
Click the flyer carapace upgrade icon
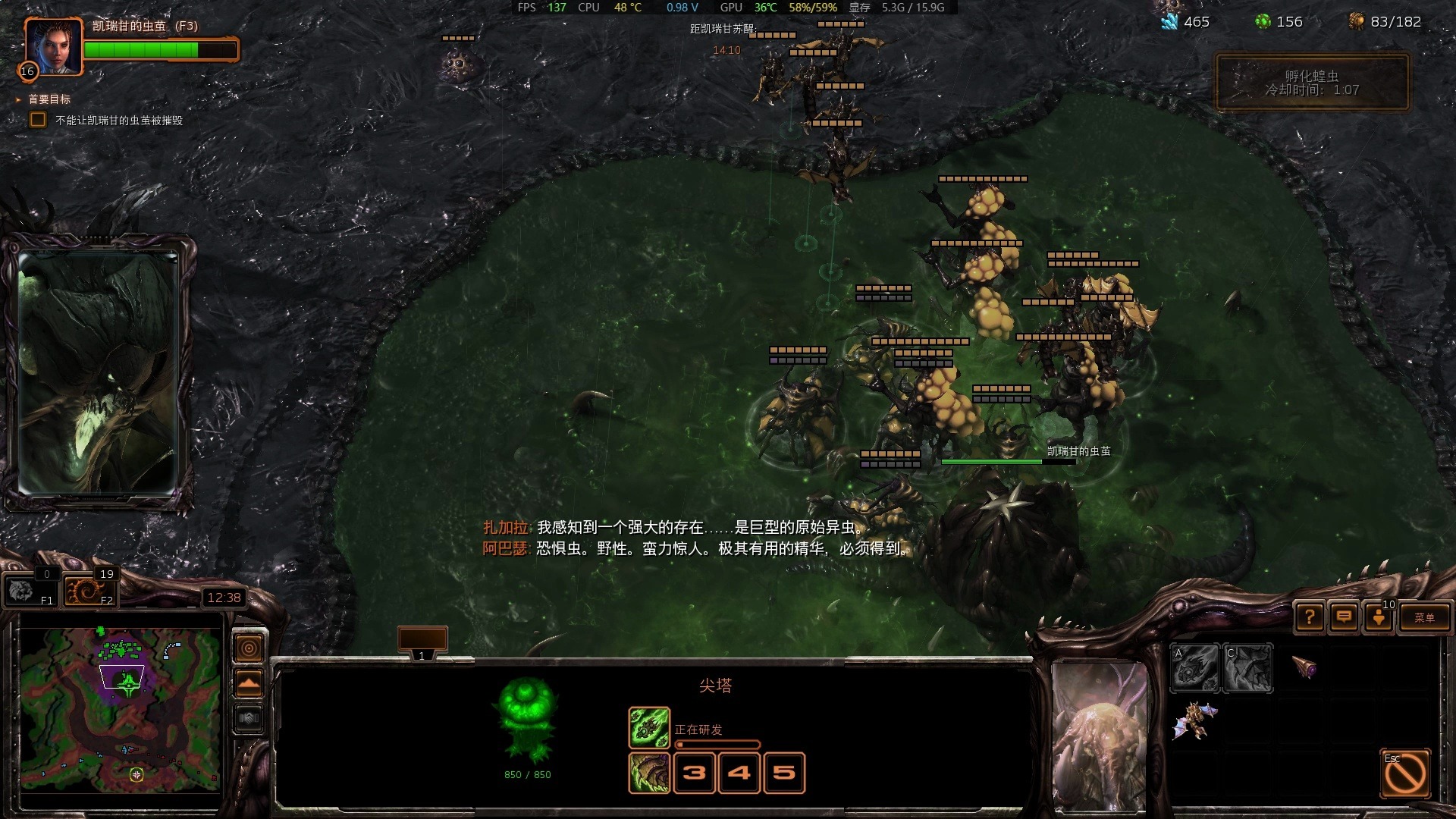1247,668
